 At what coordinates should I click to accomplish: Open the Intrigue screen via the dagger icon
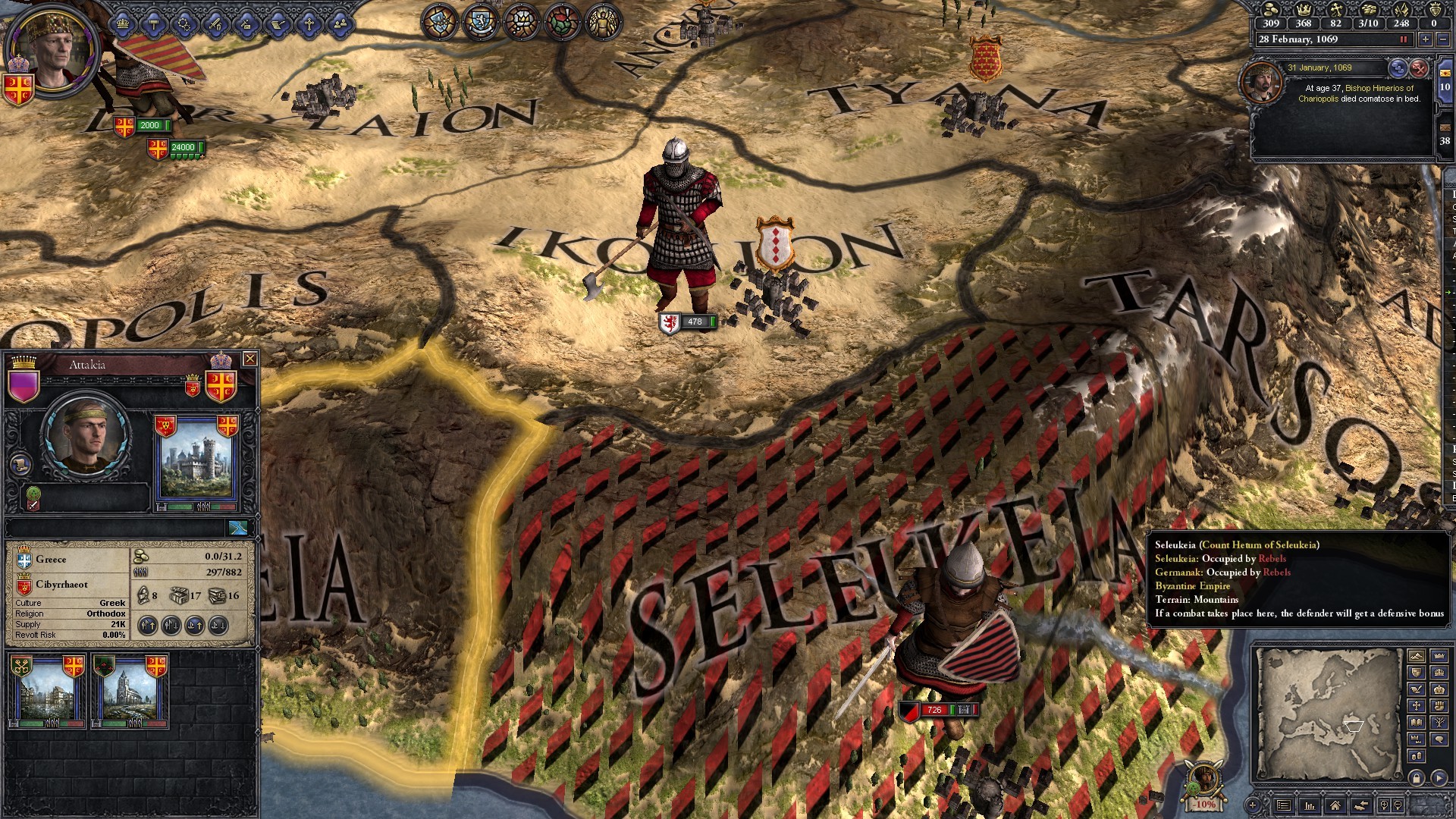(x=246, y=24)
